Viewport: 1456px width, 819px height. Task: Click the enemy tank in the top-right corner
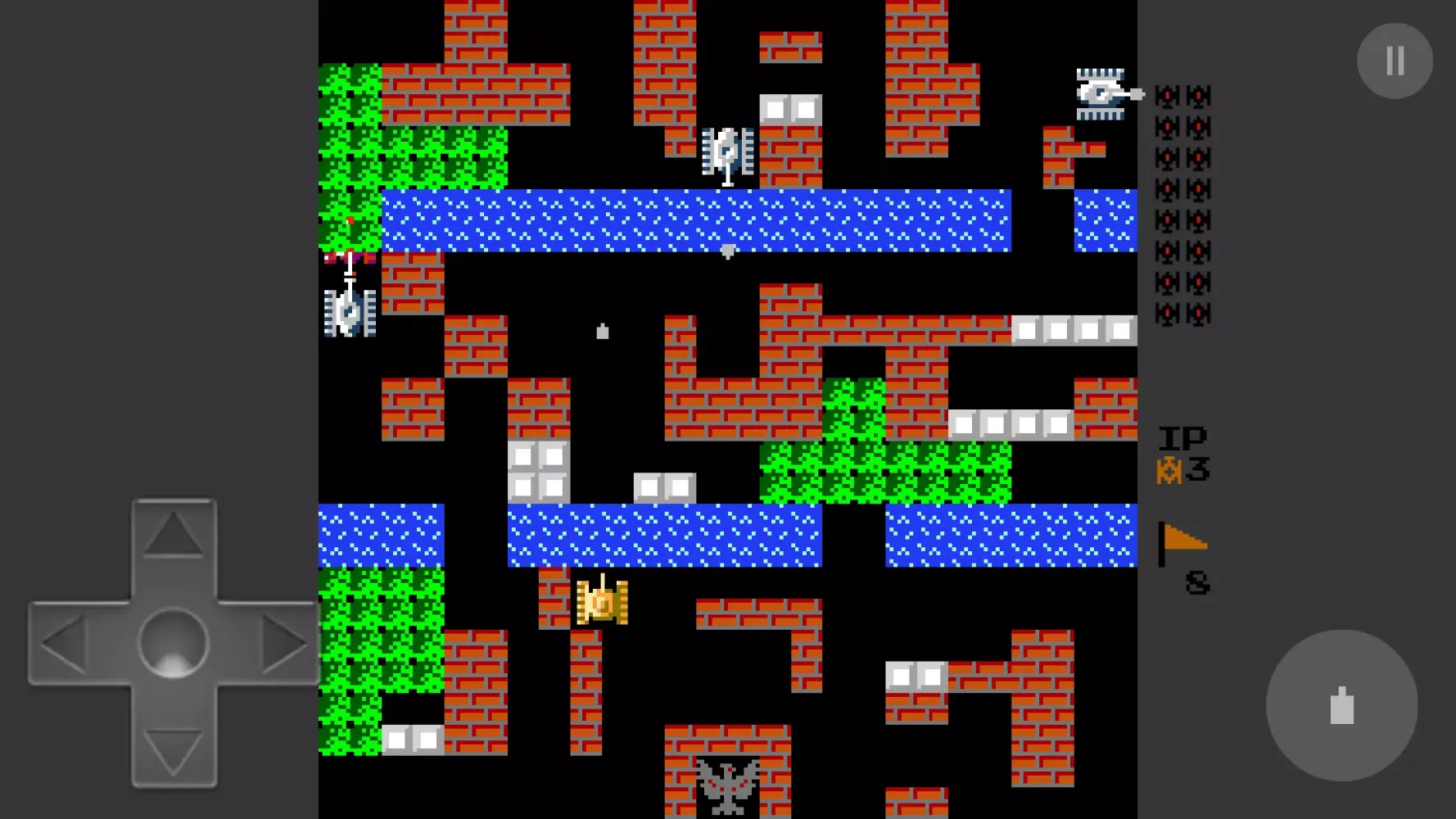point(1101,93)
